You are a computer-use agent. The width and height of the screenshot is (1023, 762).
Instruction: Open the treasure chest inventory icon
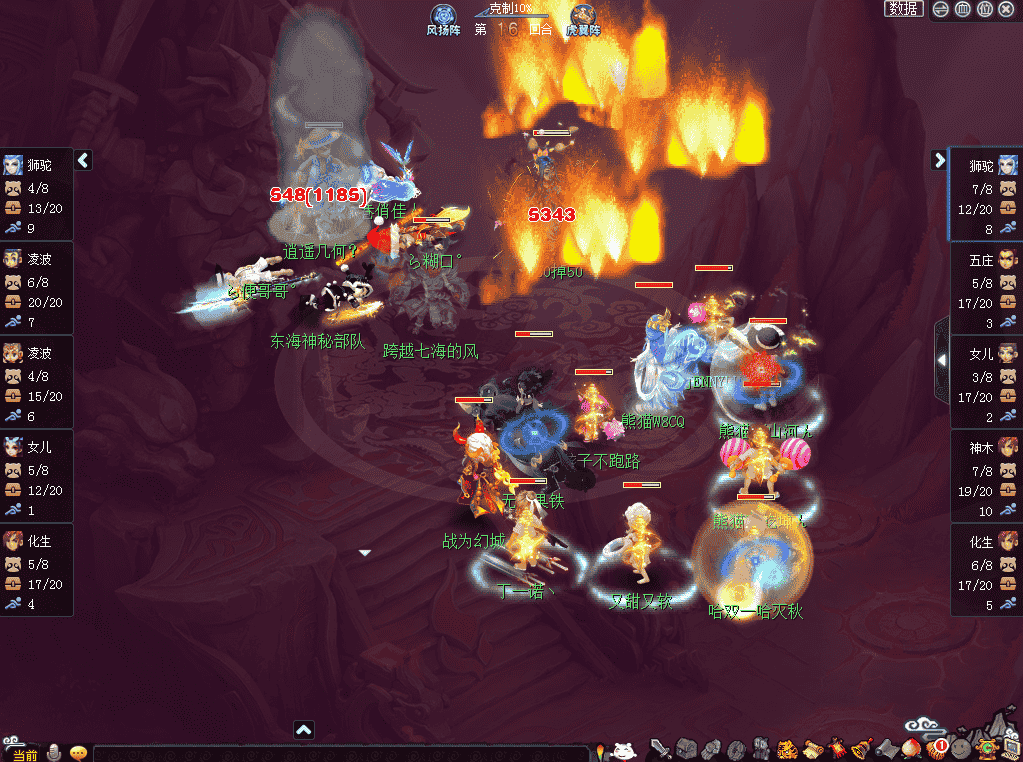click(x=686, y=748)
